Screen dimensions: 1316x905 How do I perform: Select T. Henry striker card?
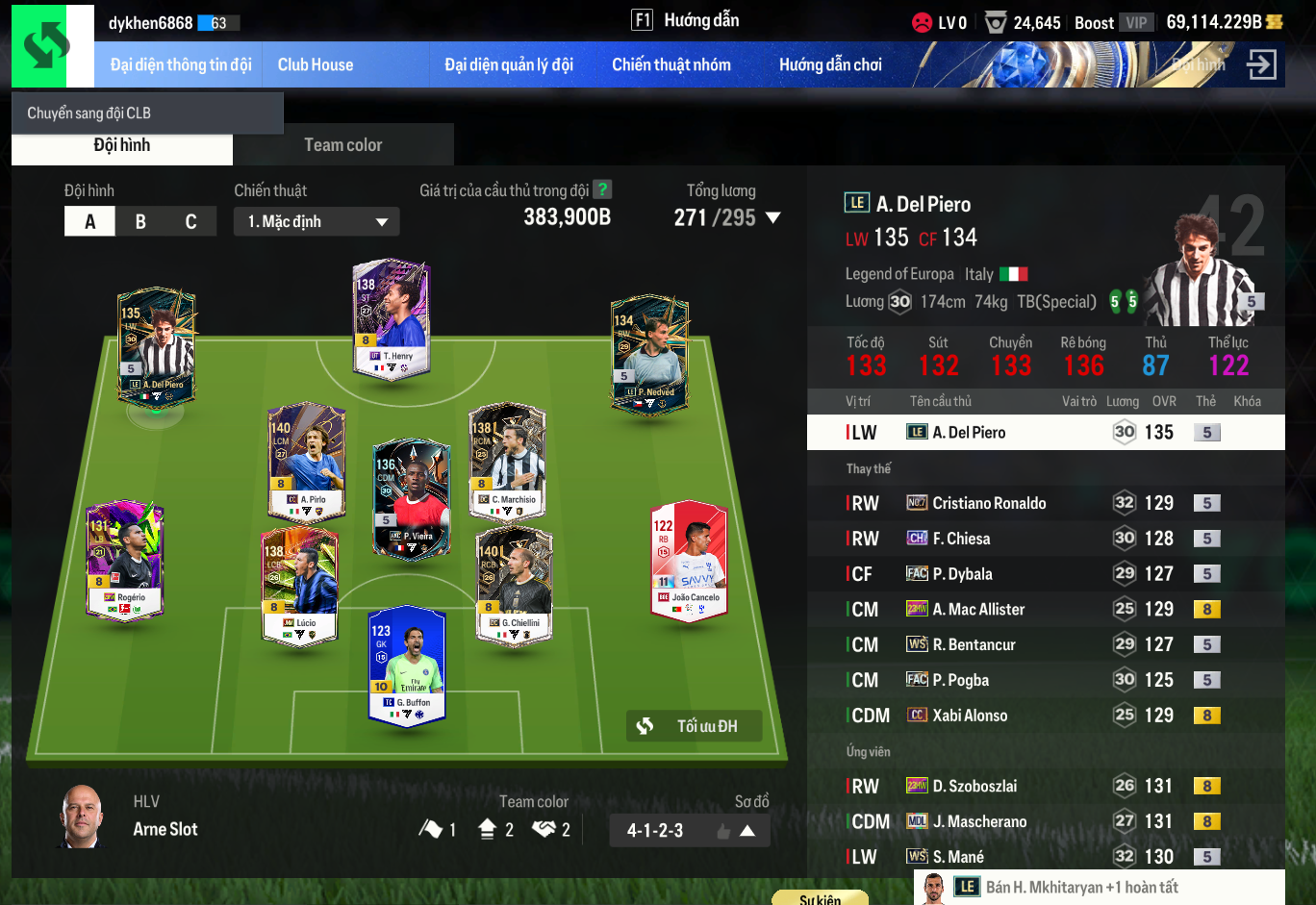[x=392, y=317]
